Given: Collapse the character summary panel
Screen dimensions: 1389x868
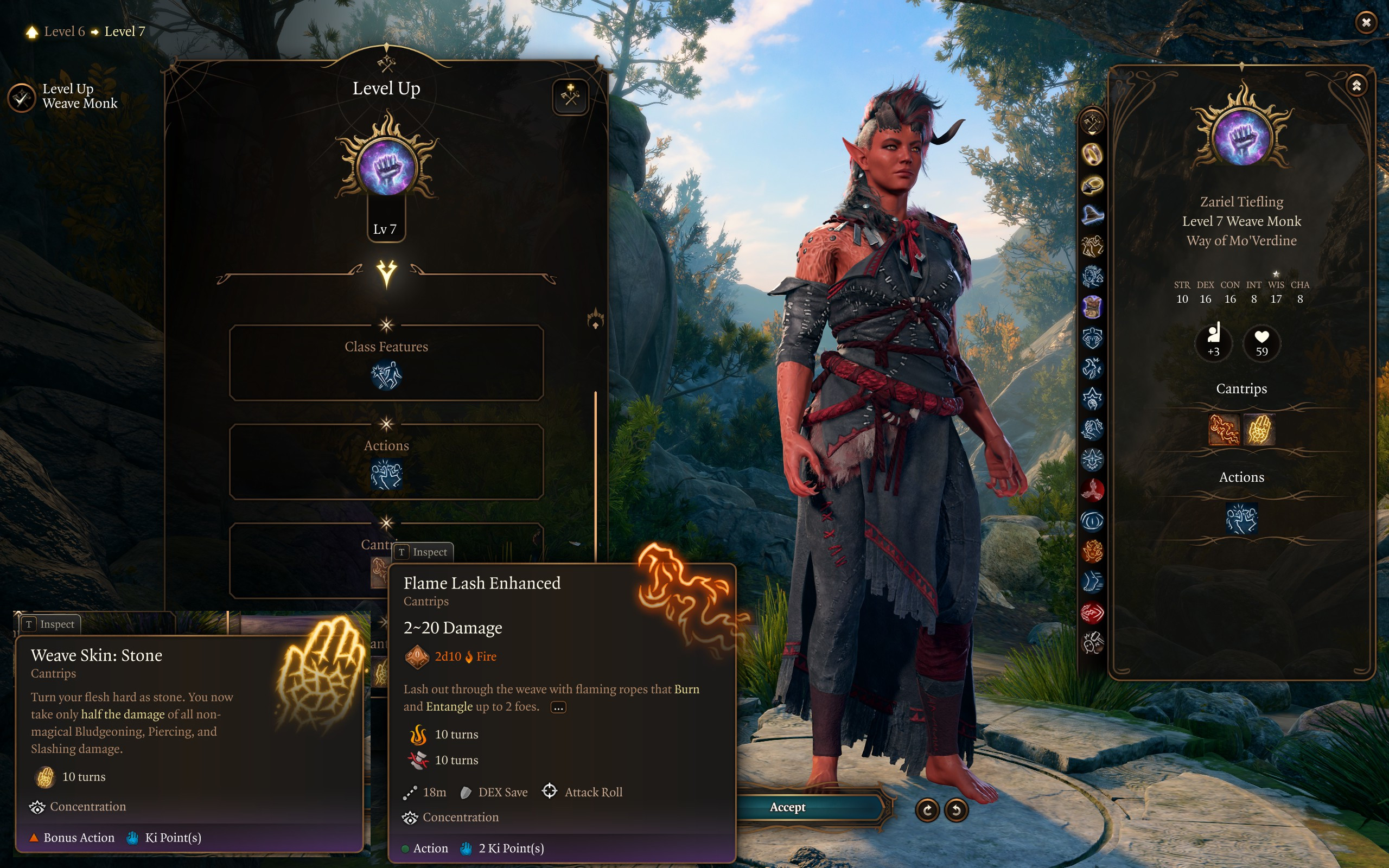Looking at the screenshot, I should [1356, 86].
